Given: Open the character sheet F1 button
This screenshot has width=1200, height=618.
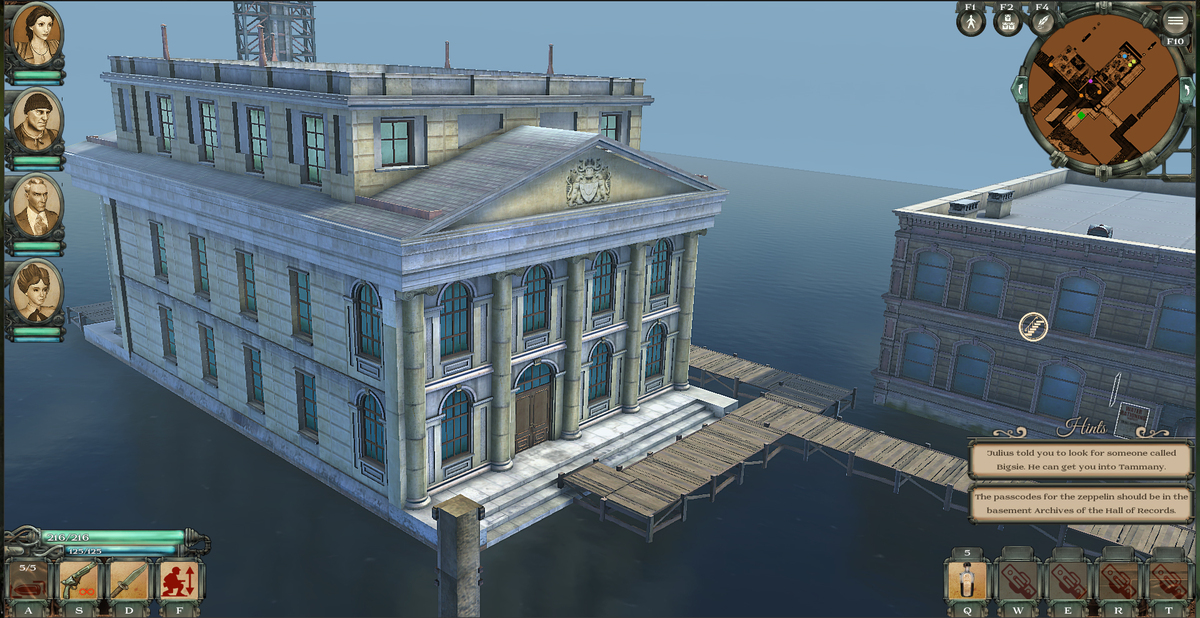Looking at the screenshot, I should (971, 22).
